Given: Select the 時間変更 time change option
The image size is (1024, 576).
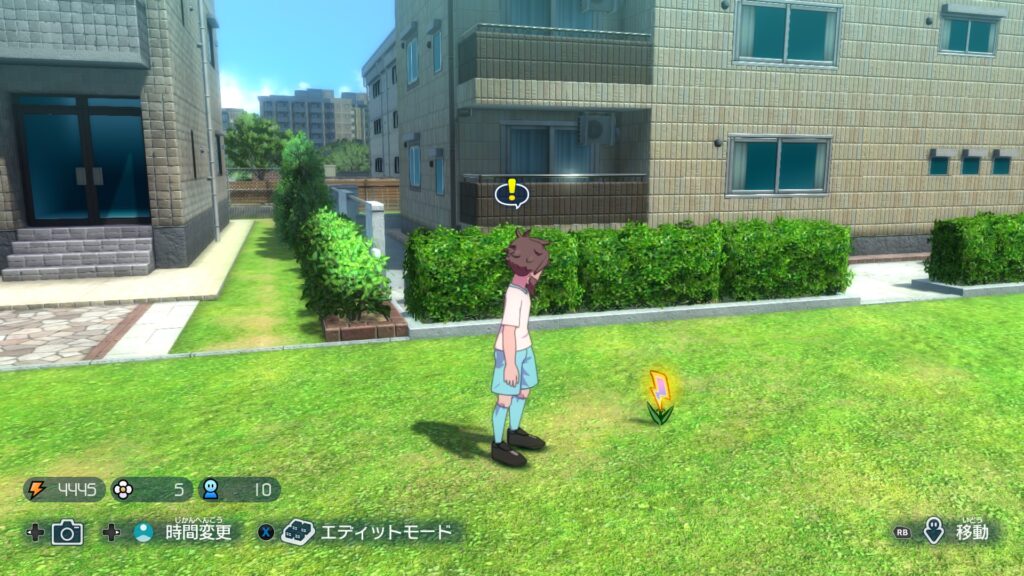Looking at the screenshot, I should pos(198,532).
